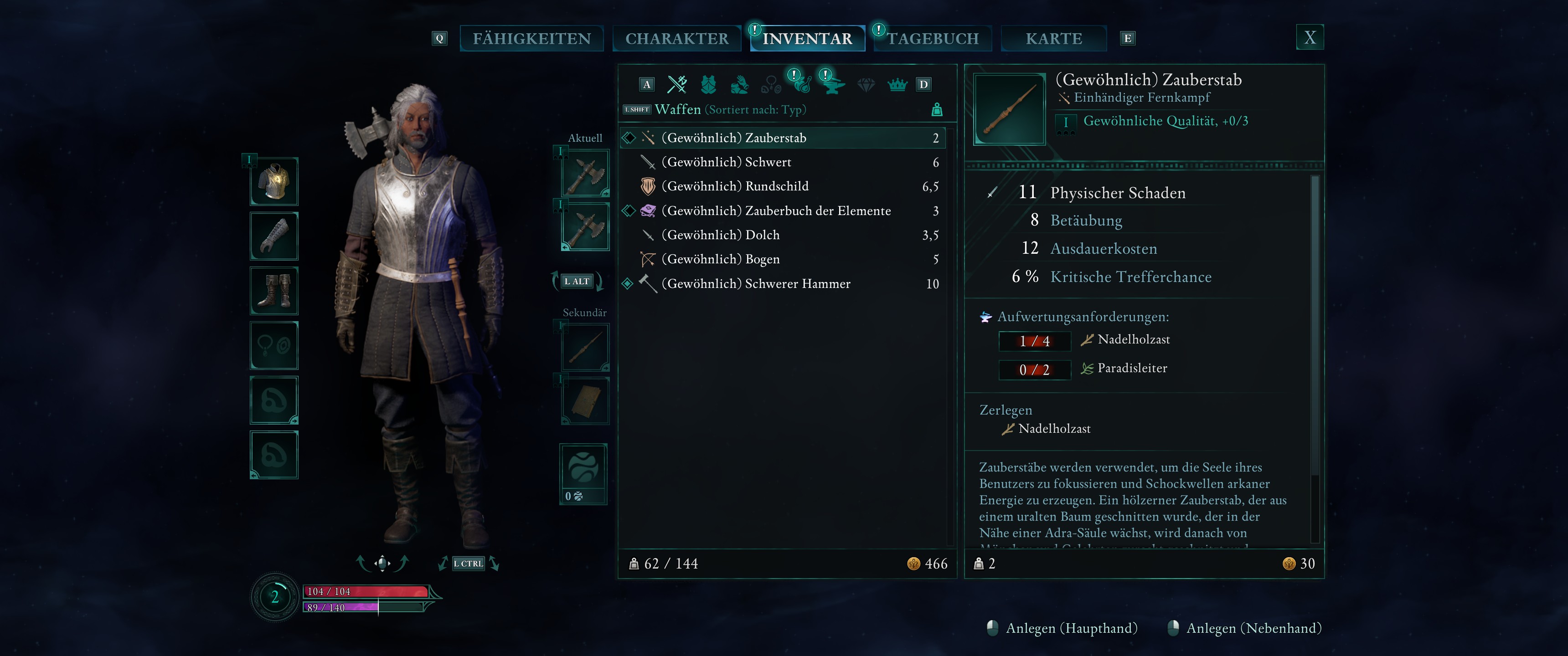
Task: Close the inventory with the X button
Action: click(x=1309, y=38)
